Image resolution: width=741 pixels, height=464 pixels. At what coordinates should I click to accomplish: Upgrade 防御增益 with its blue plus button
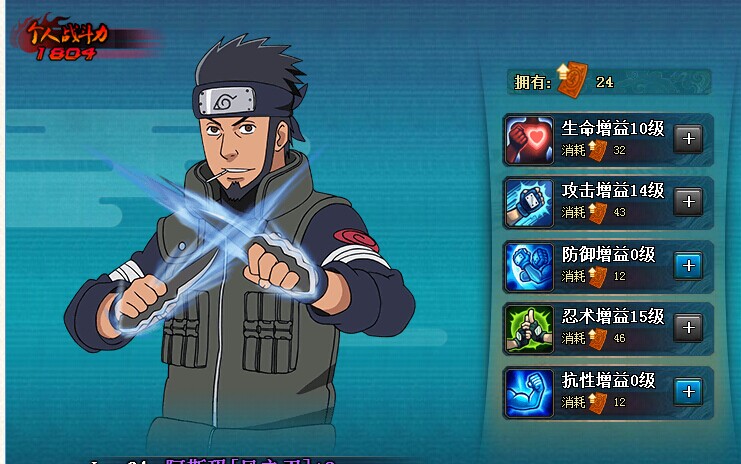tap(688, 265)
